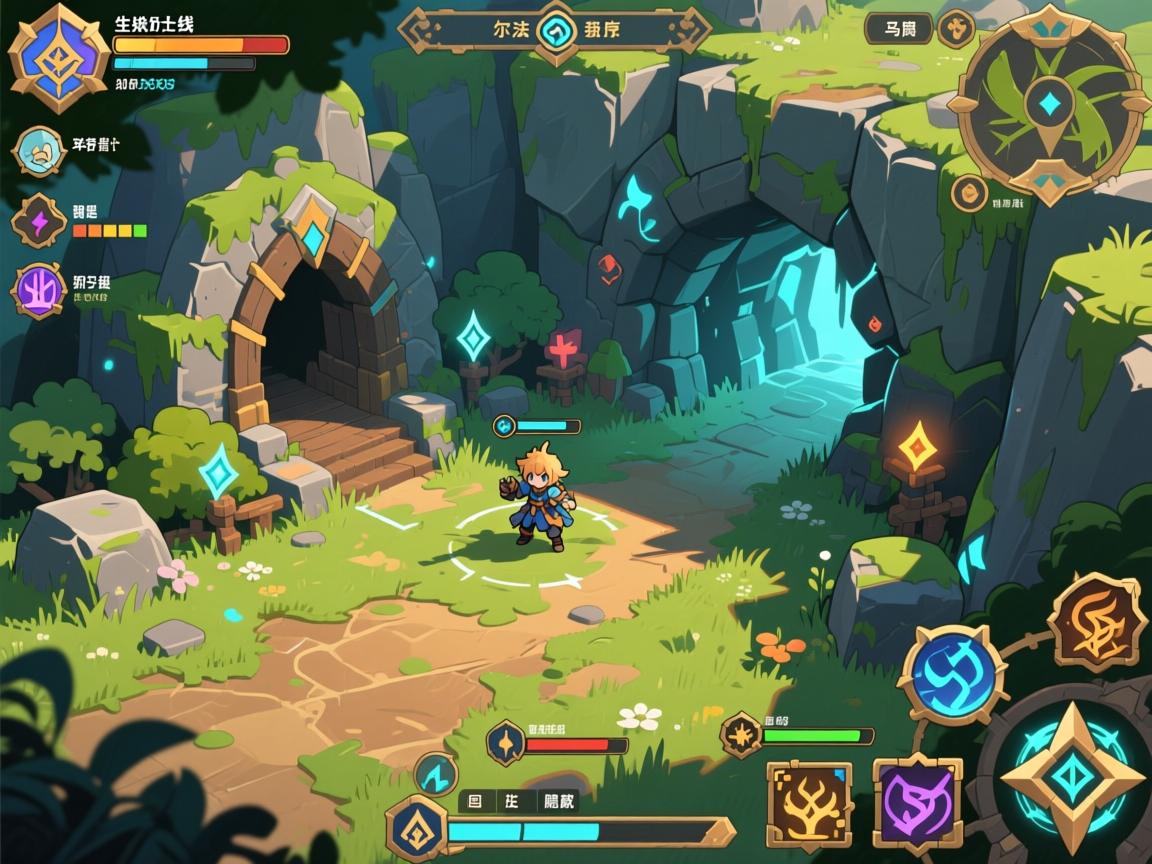1152x864 pixels.
Task: Use the orange flame rune skill
Action: pyautogui.click(x=1097, y=622)
